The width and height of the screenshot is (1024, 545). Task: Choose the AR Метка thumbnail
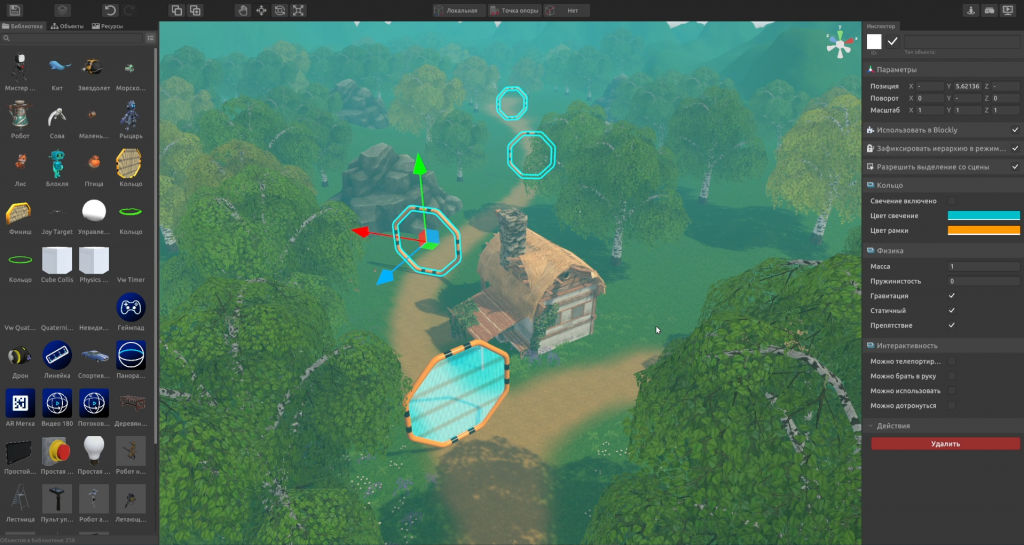click(x=19, y=402)
